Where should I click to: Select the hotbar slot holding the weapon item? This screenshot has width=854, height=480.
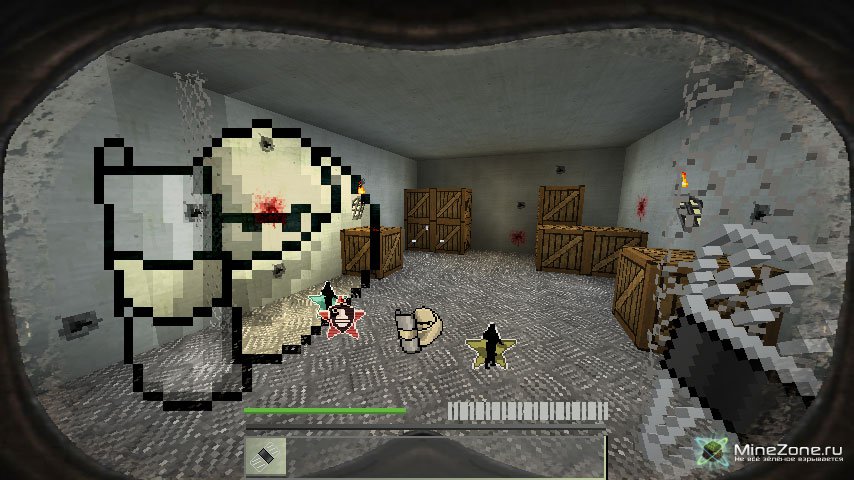click(266, 455)
